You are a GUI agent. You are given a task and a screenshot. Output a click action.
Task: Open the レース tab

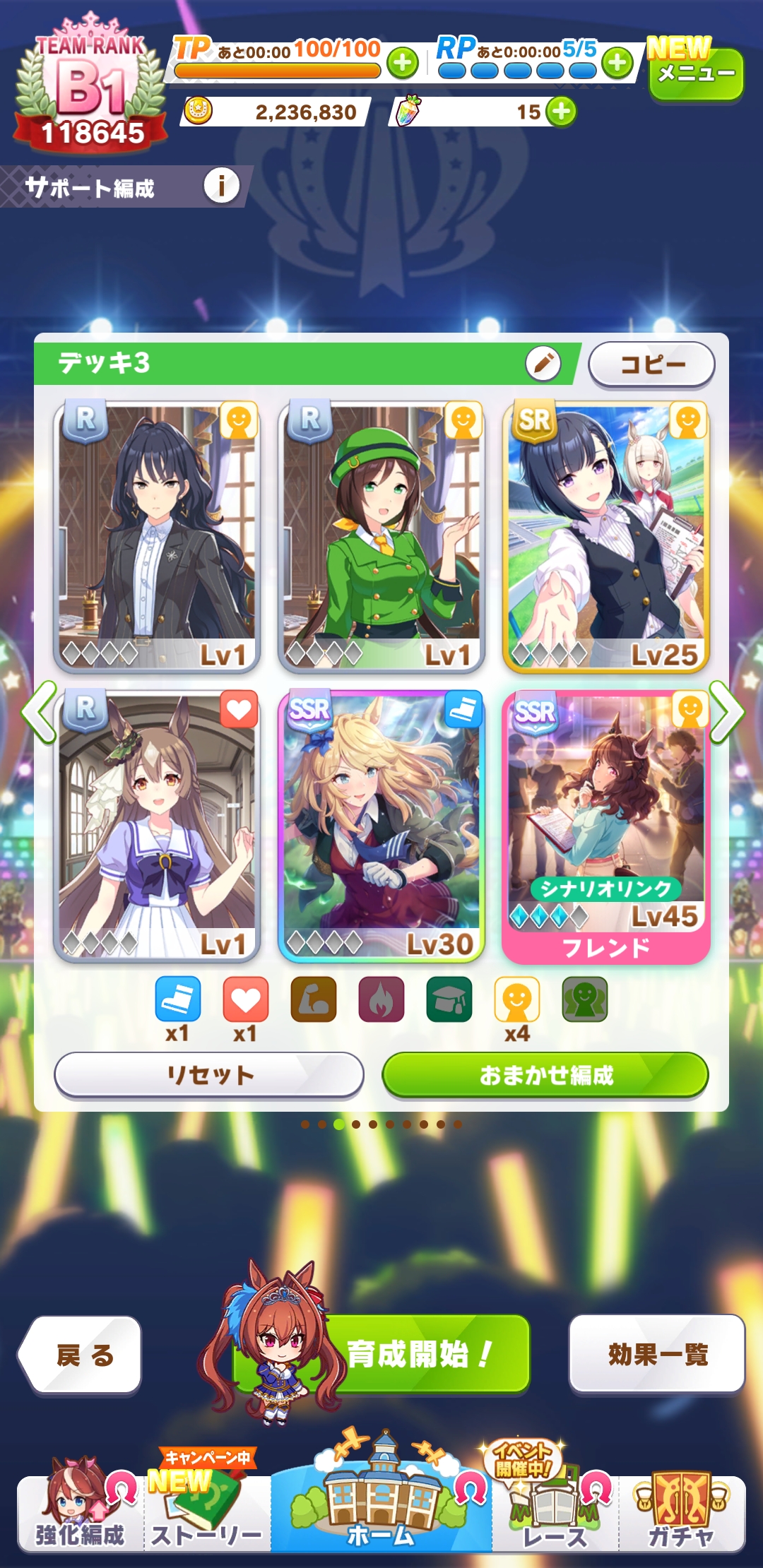tap(555, 1513)
